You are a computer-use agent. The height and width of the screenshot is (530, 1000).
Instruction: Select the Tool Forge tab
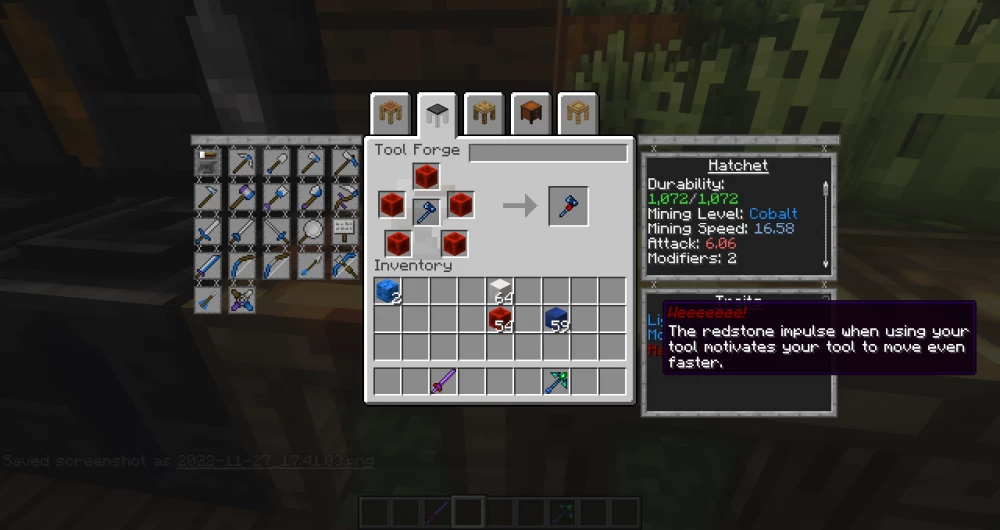click(437, 114)
